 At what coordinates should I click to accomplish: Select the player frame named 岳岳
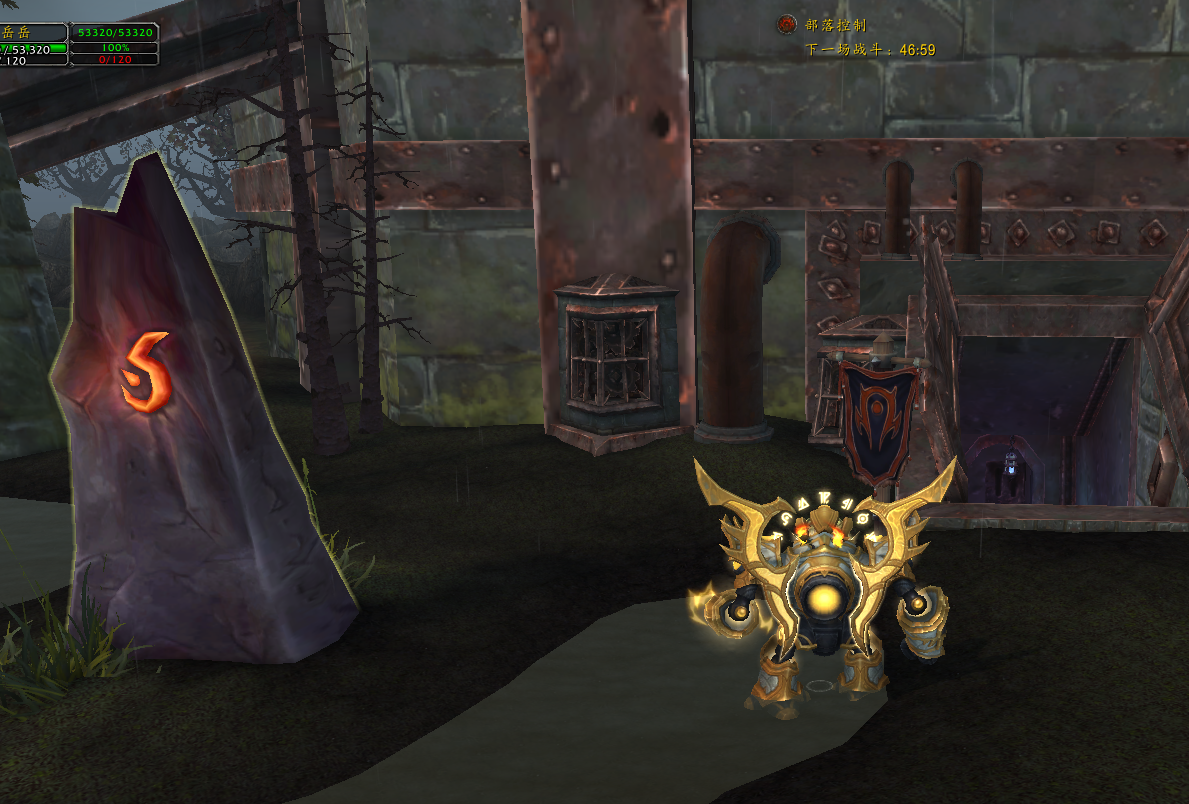coord(32,33)
